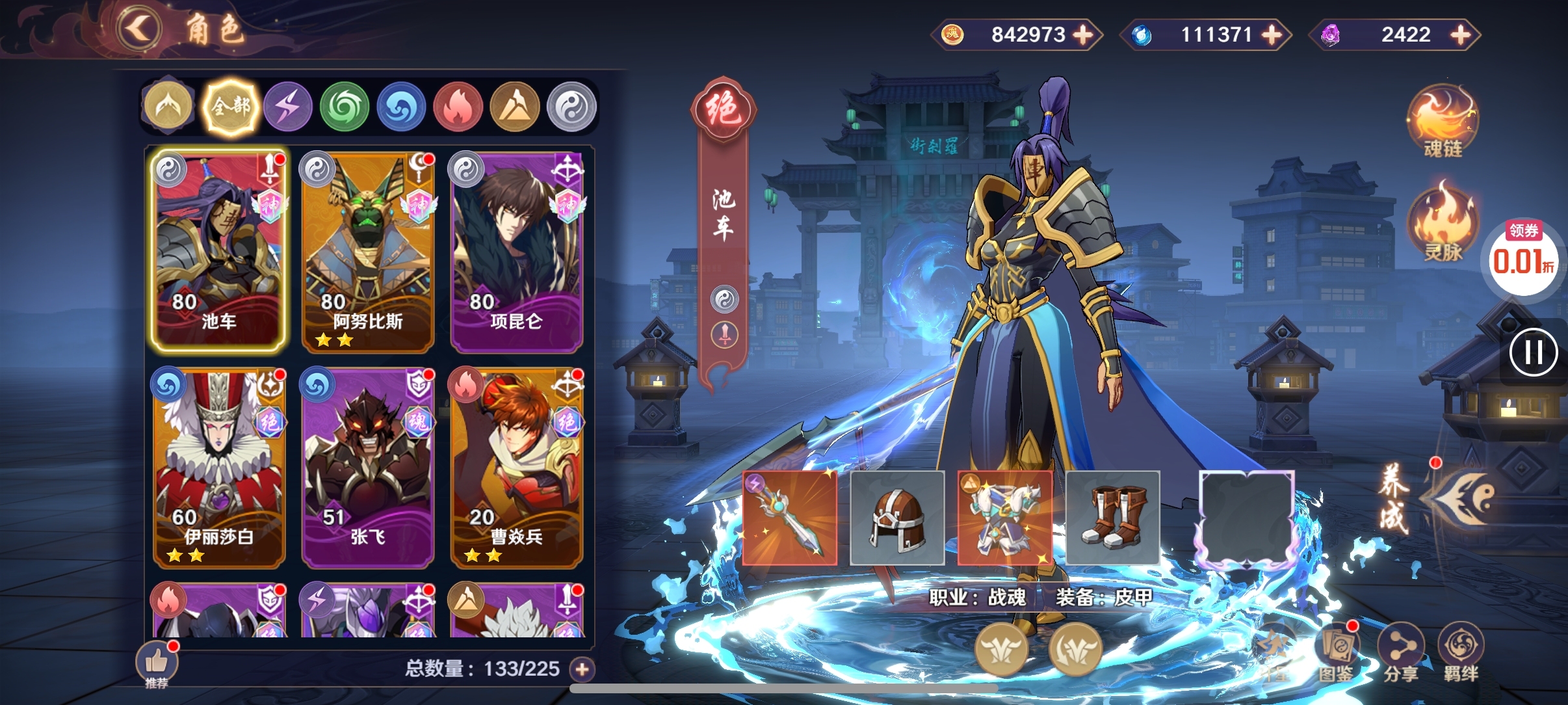Select the brown boots equipment slot

click(x=1112, y=518)
